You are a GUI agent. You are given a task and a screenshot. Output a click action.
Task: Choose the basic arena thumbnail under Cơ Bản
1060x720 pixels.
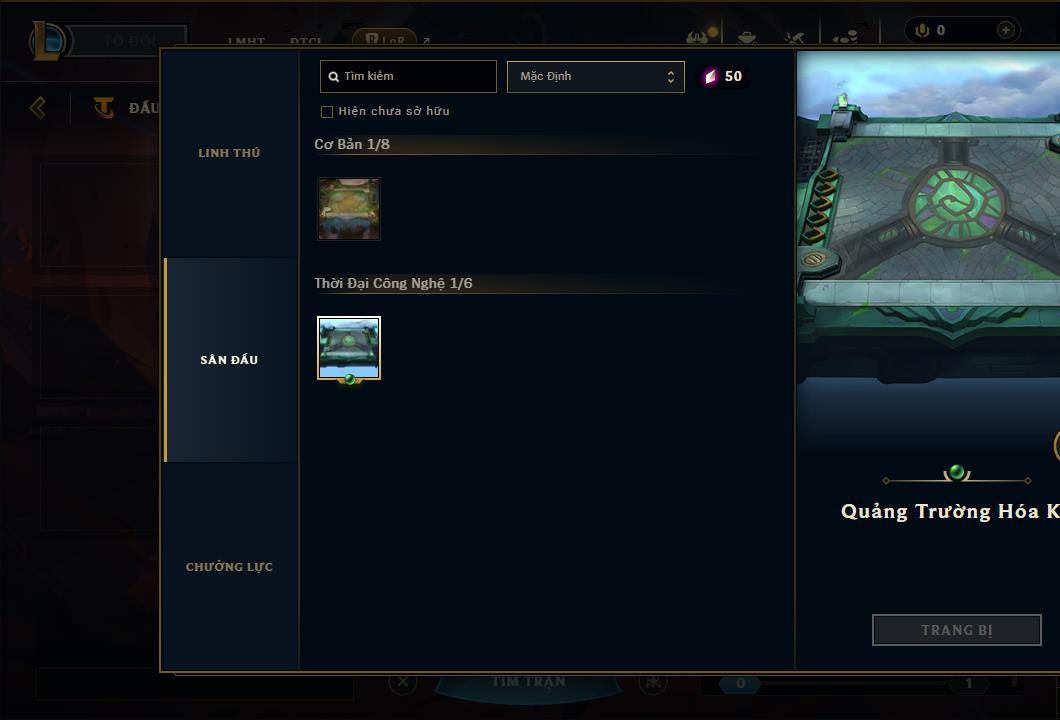tap(349, 209)
